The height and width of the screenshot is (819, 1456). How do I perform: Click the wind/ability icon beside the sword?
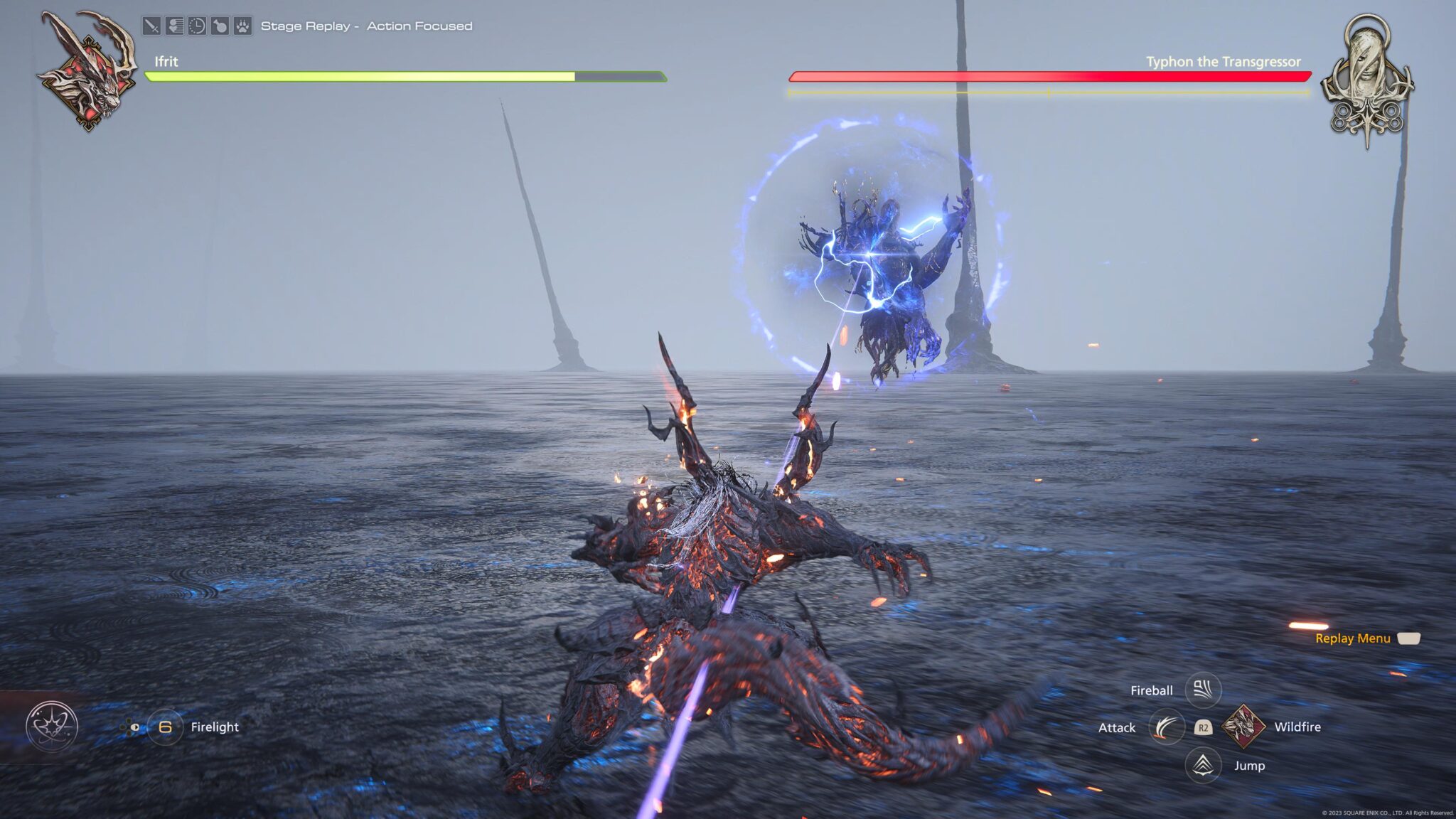(174, 25)
